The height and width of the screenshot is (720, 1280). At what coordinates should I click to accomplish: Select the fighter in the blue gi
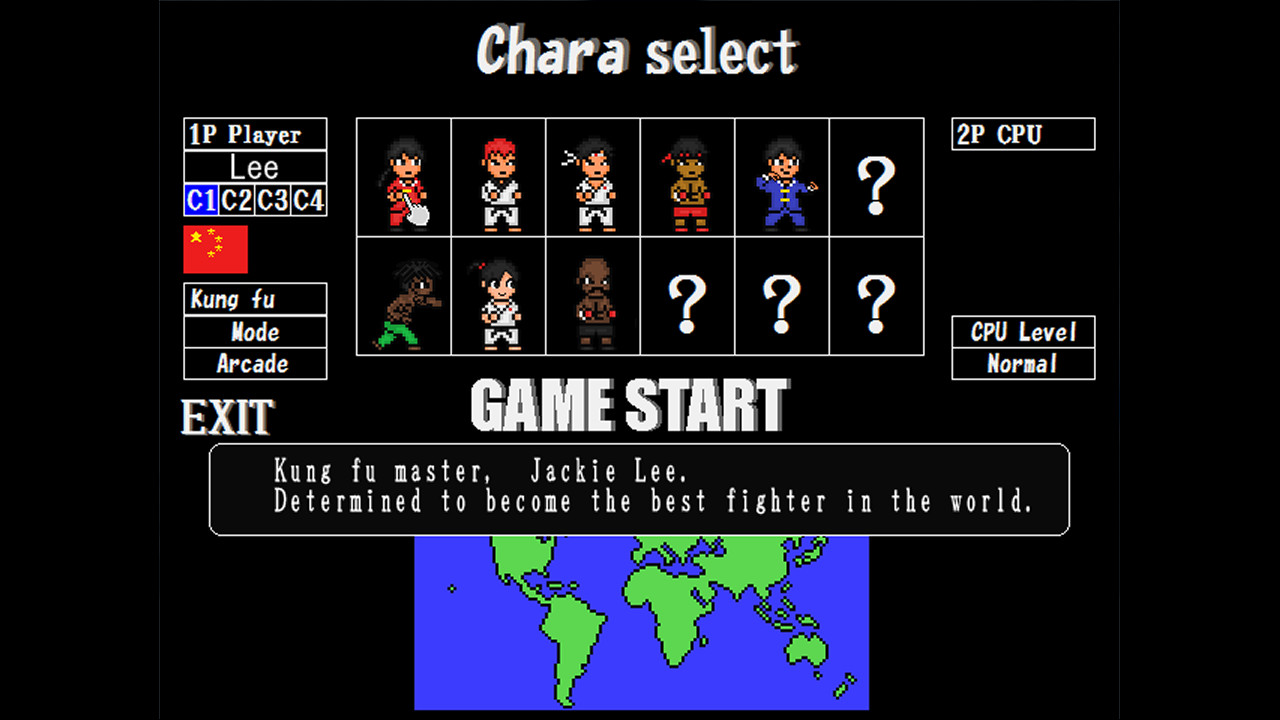[x=782, y=177]
